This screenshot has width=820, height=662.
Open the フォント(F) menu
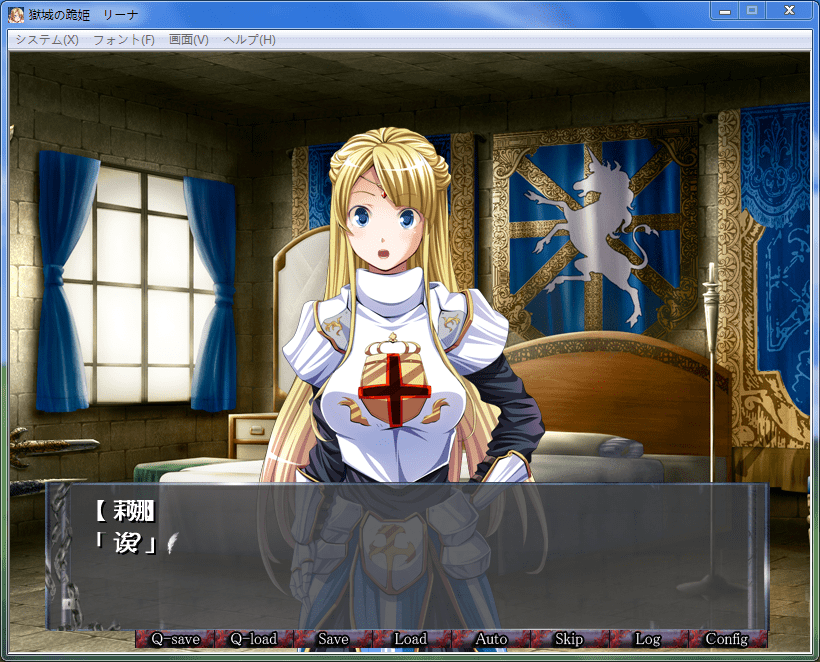coord(124,40)
